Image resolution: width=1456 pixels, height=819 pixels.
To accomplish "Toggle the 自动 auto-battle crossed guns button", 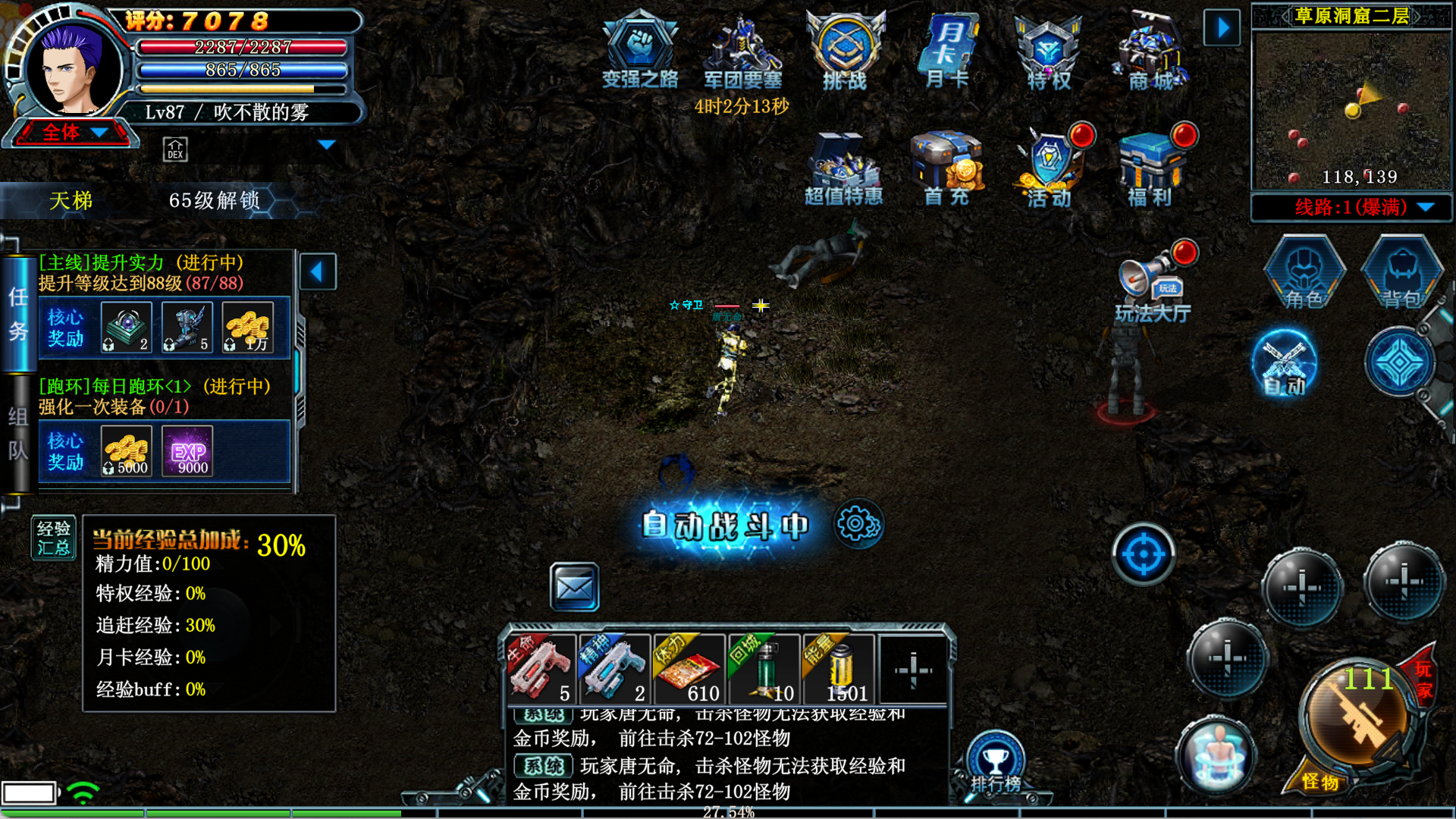I will (x=1285, y=364).
